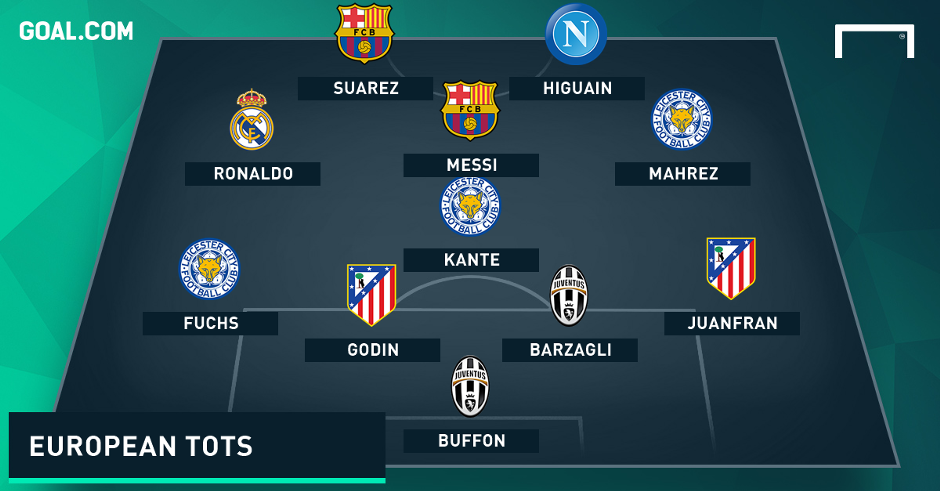This screenshot has width=940, height=491.
Task: Choose the Higuain player label
Action: click(x=576, y=88)
